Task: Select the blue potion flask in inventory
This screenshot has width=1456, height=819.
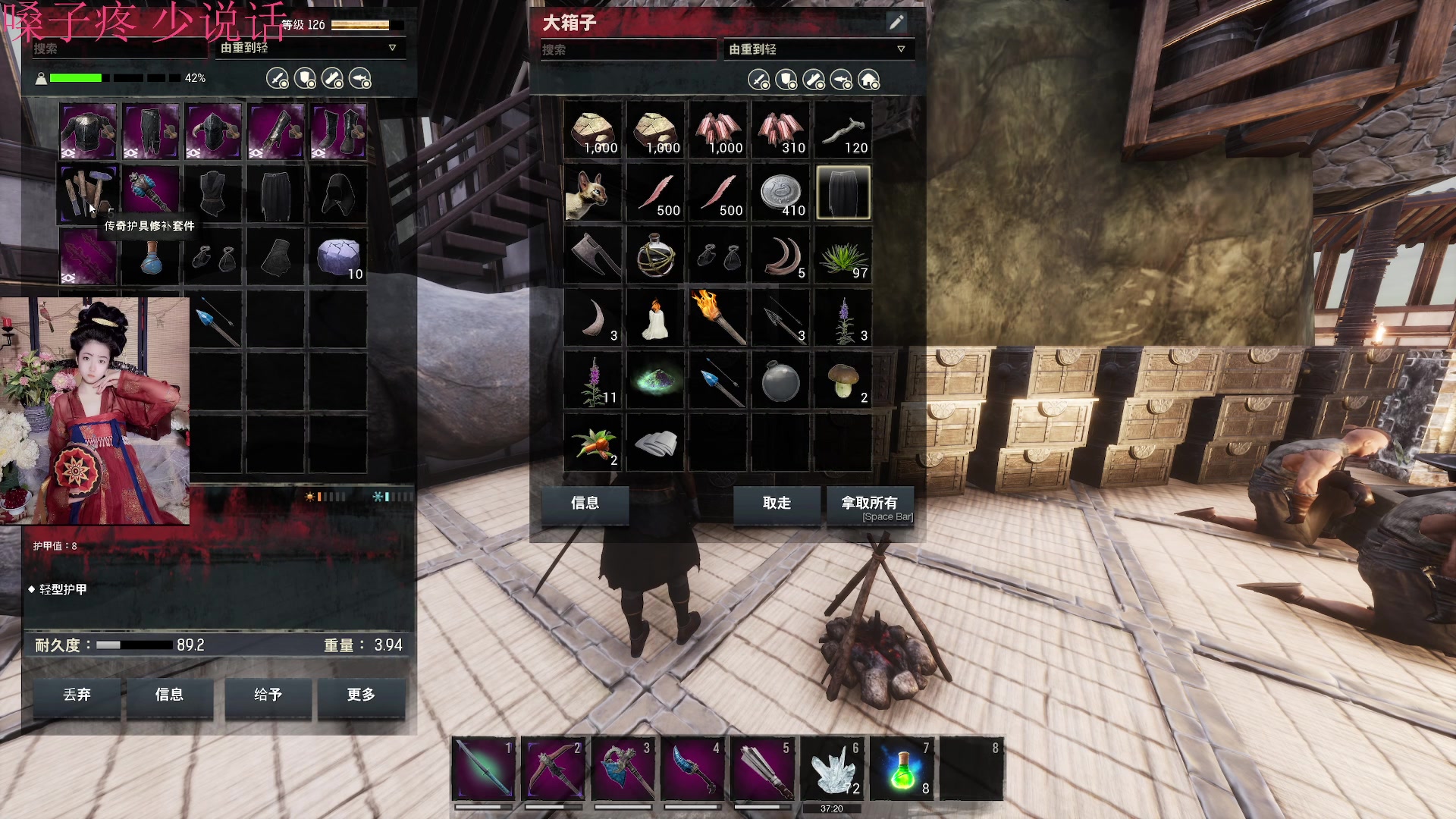Action: tap(151, 257)
